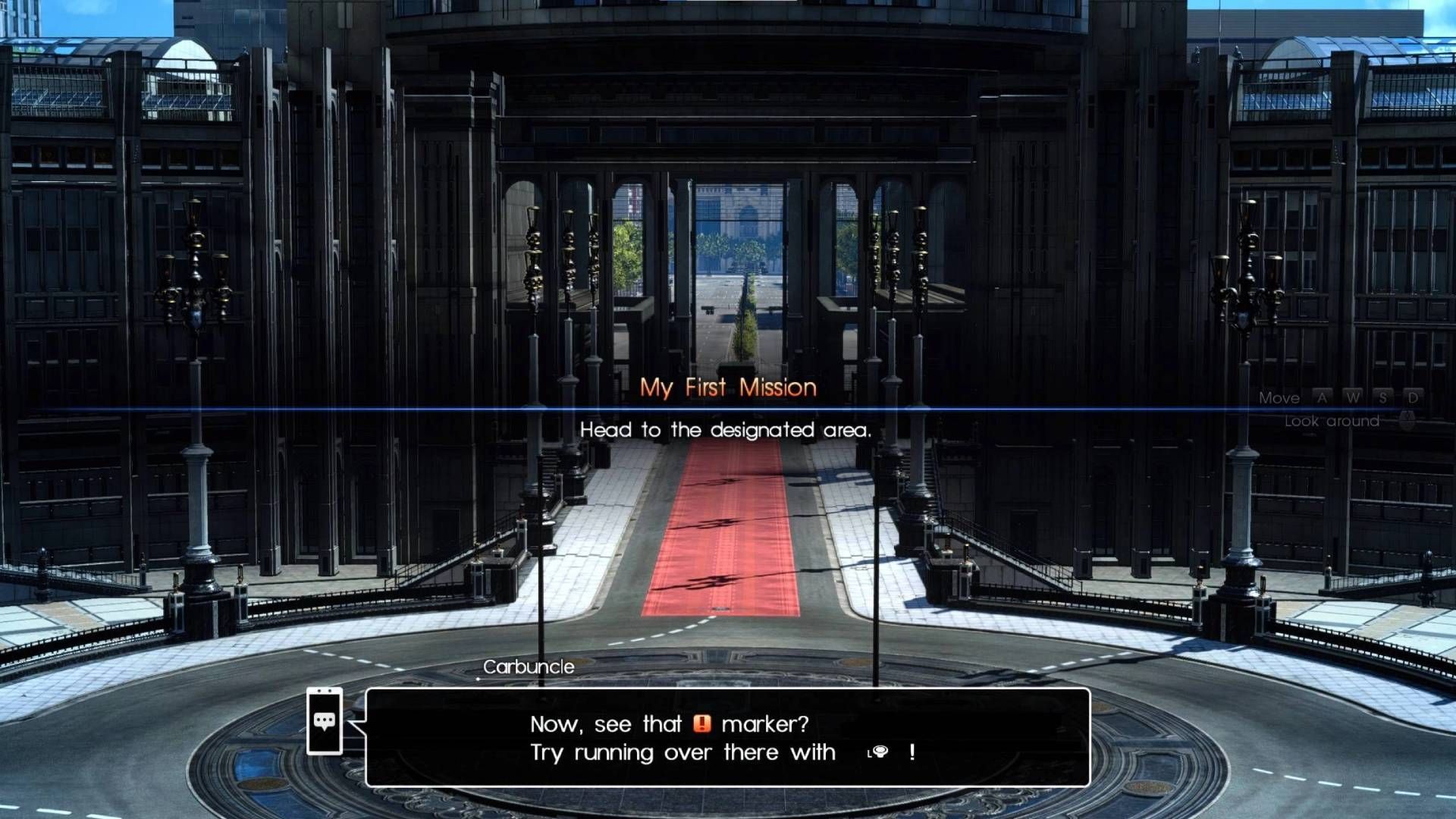
Task: Click the D key prompt in movement controls
Action: tap(1414, 397)
